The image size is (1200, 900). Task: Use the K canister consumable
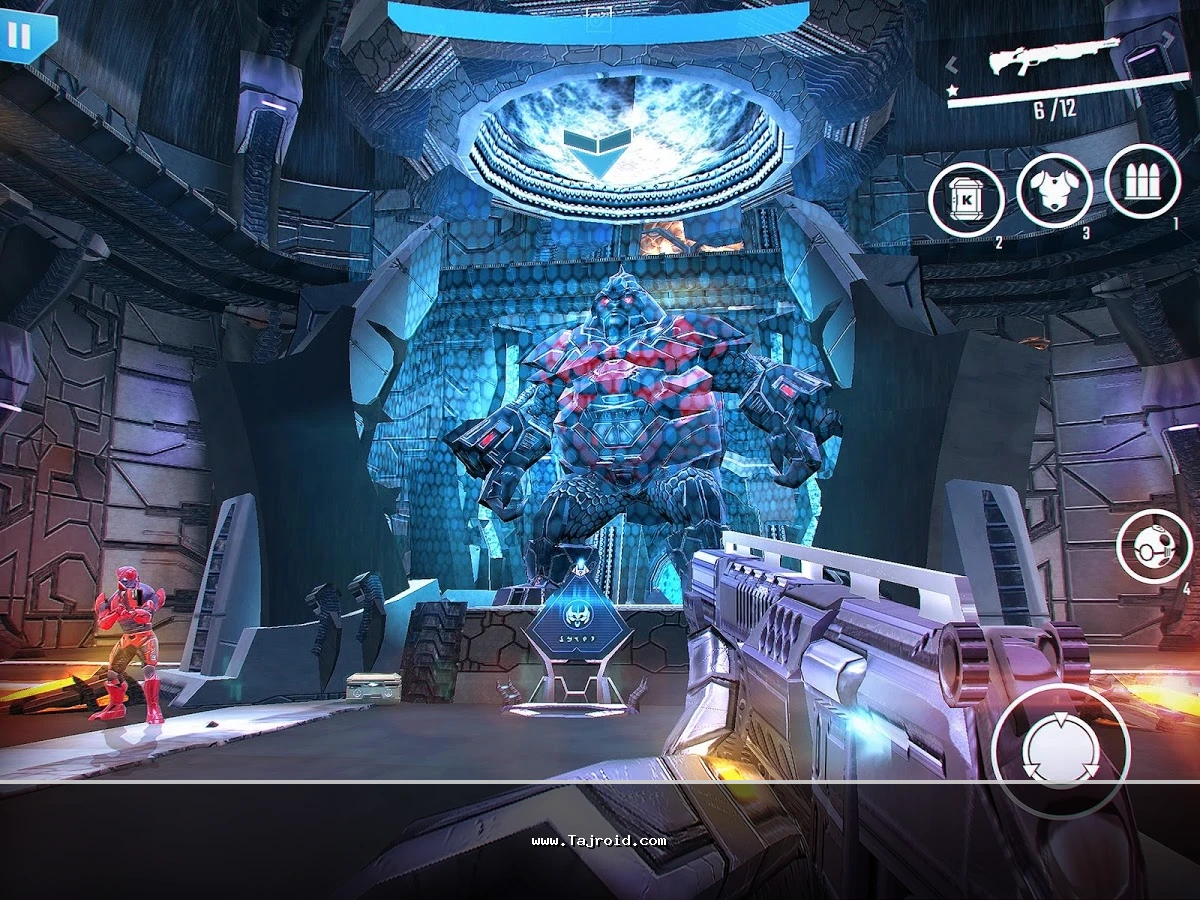pyautogui.click(x=965, y=200)
